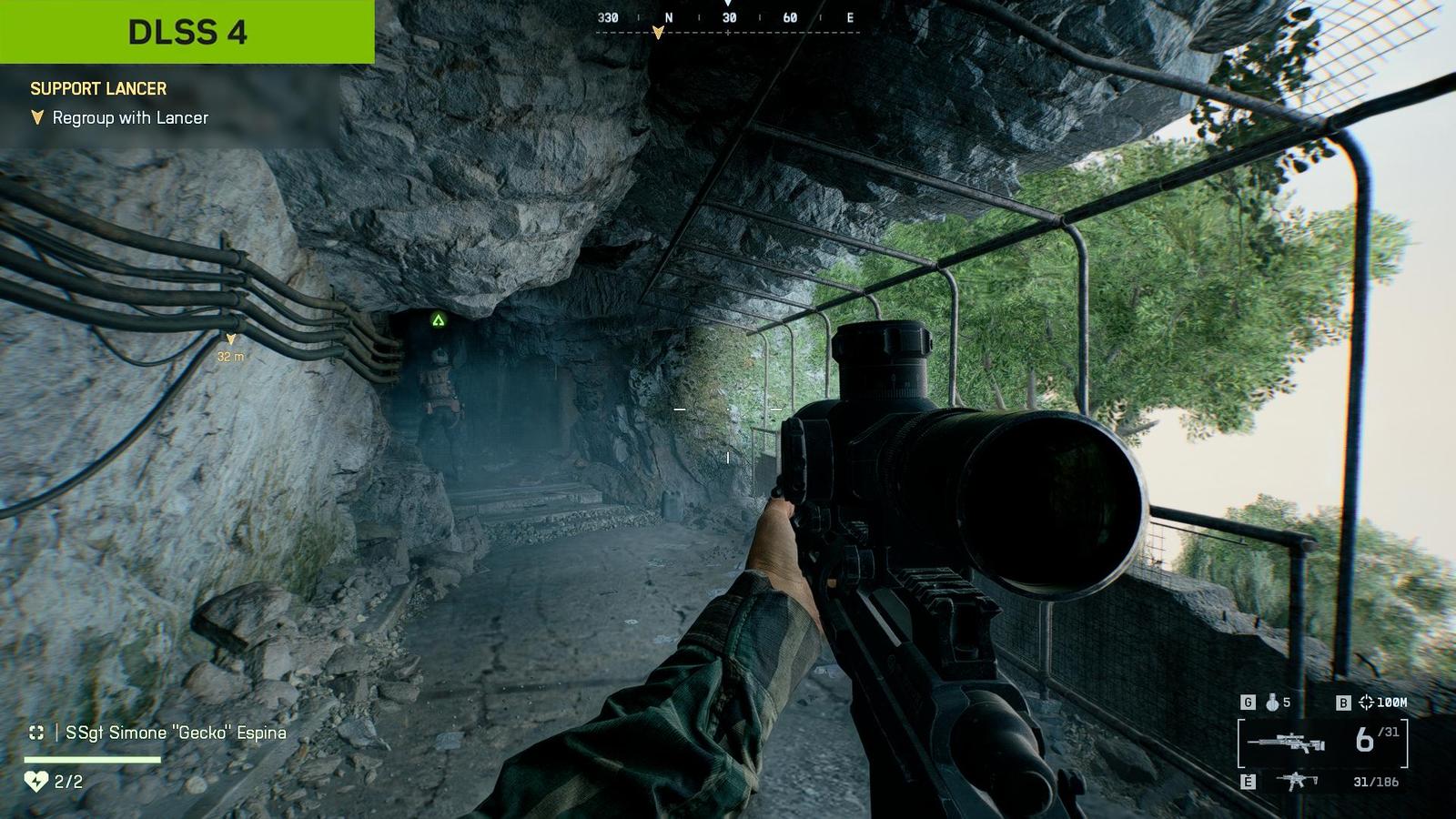
Task: Select the squad brackets icon before Gecko's name
Action: coord(38,733)
